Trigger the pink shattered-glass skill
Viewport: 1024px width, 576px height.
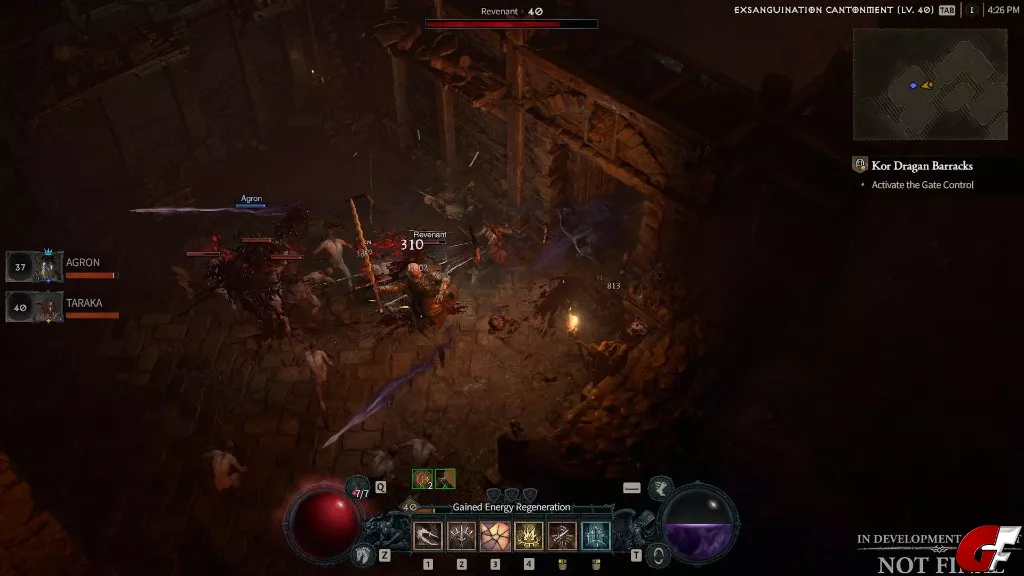pos(495,537)
